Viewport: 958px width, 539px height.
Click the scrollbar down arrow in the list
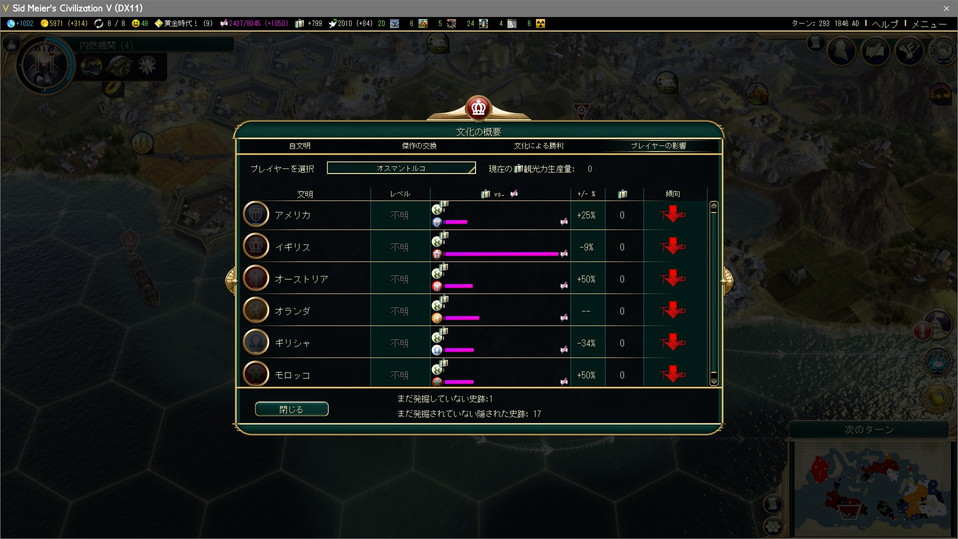[713, 380]
